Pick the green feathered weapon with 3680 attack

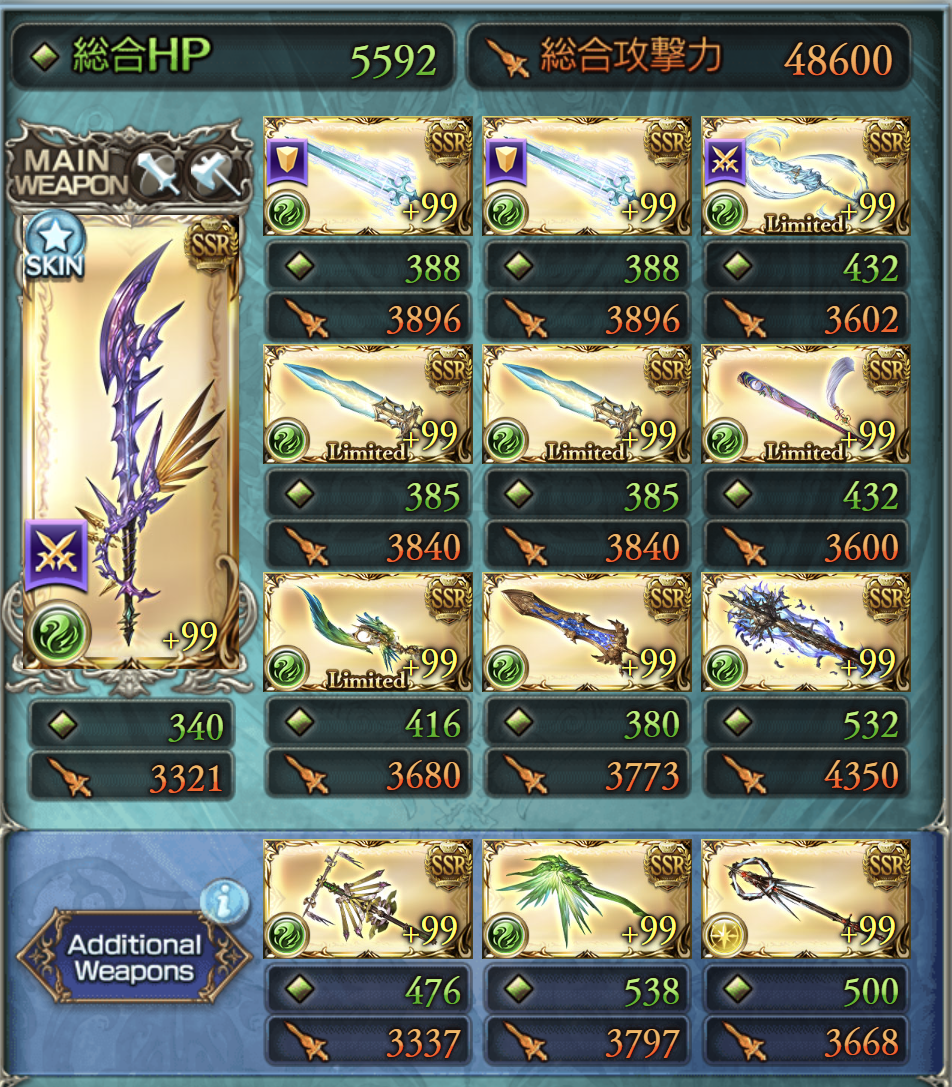(367, 631)
